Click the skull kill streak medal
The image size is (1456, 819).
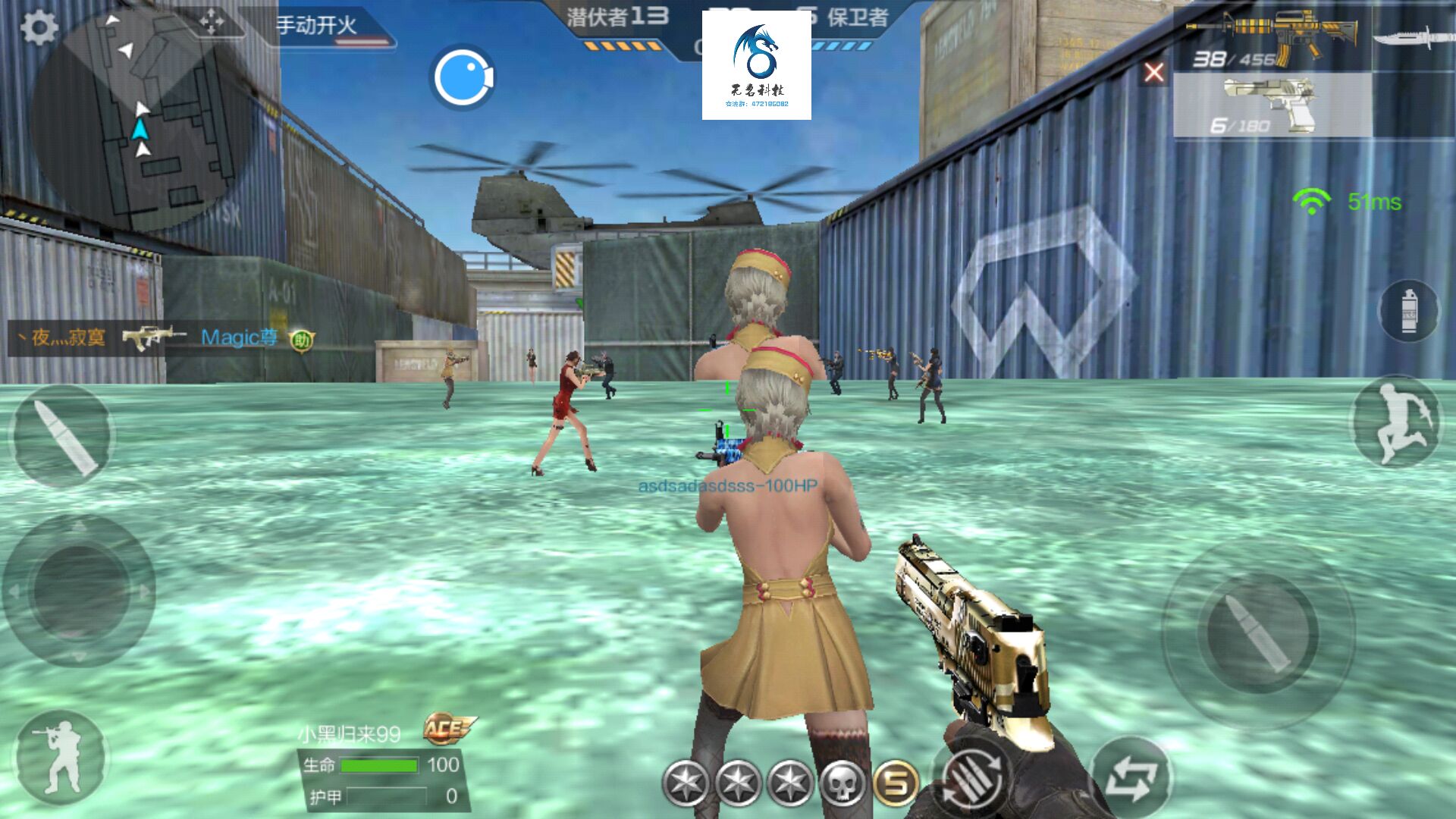click(x=842, y=783)
